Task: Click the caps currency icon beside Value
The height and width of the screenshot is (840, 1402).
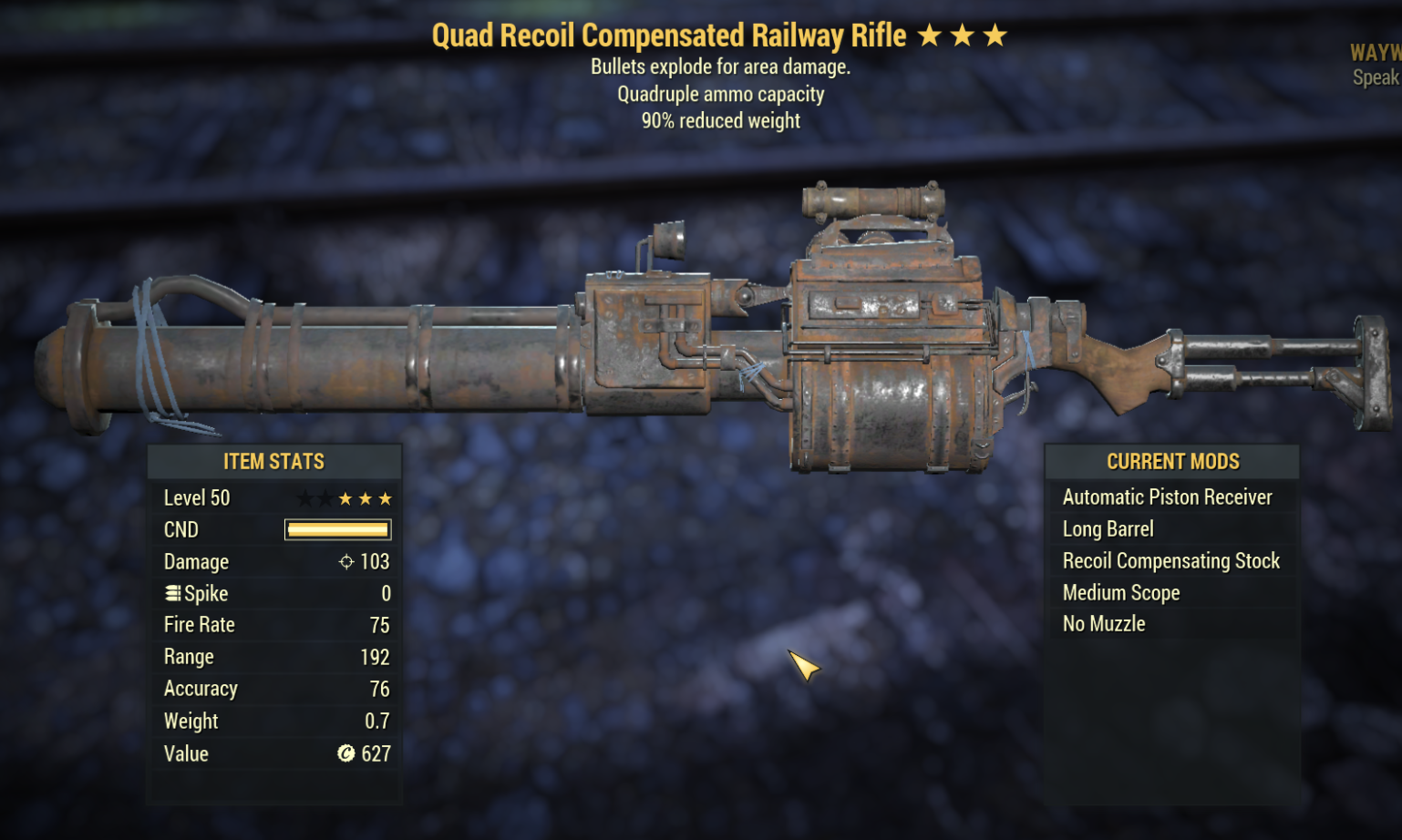Action: [x=345, y=753]
